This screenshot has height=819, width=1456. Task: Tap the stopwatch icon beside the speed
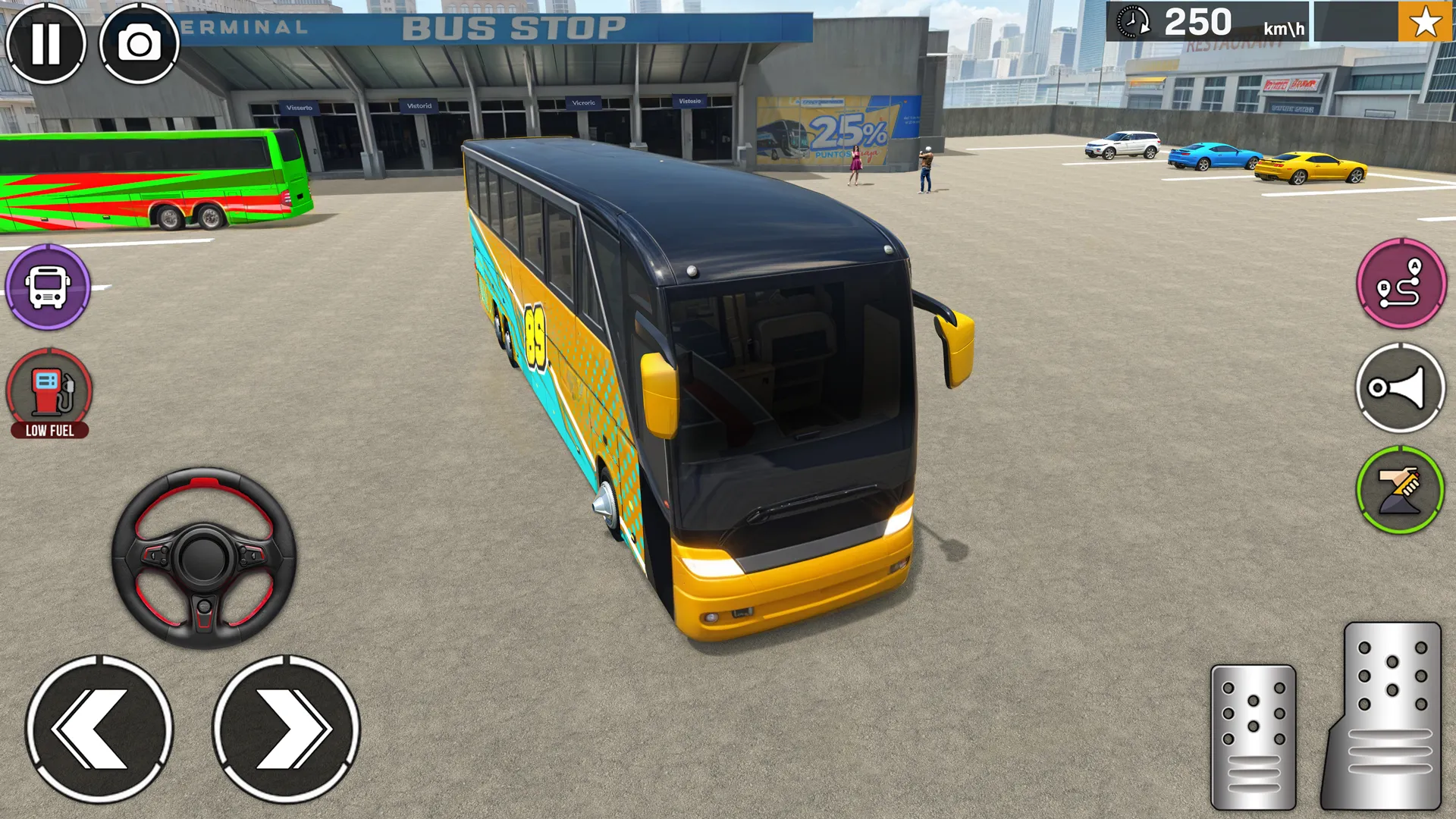[1133, 20]
